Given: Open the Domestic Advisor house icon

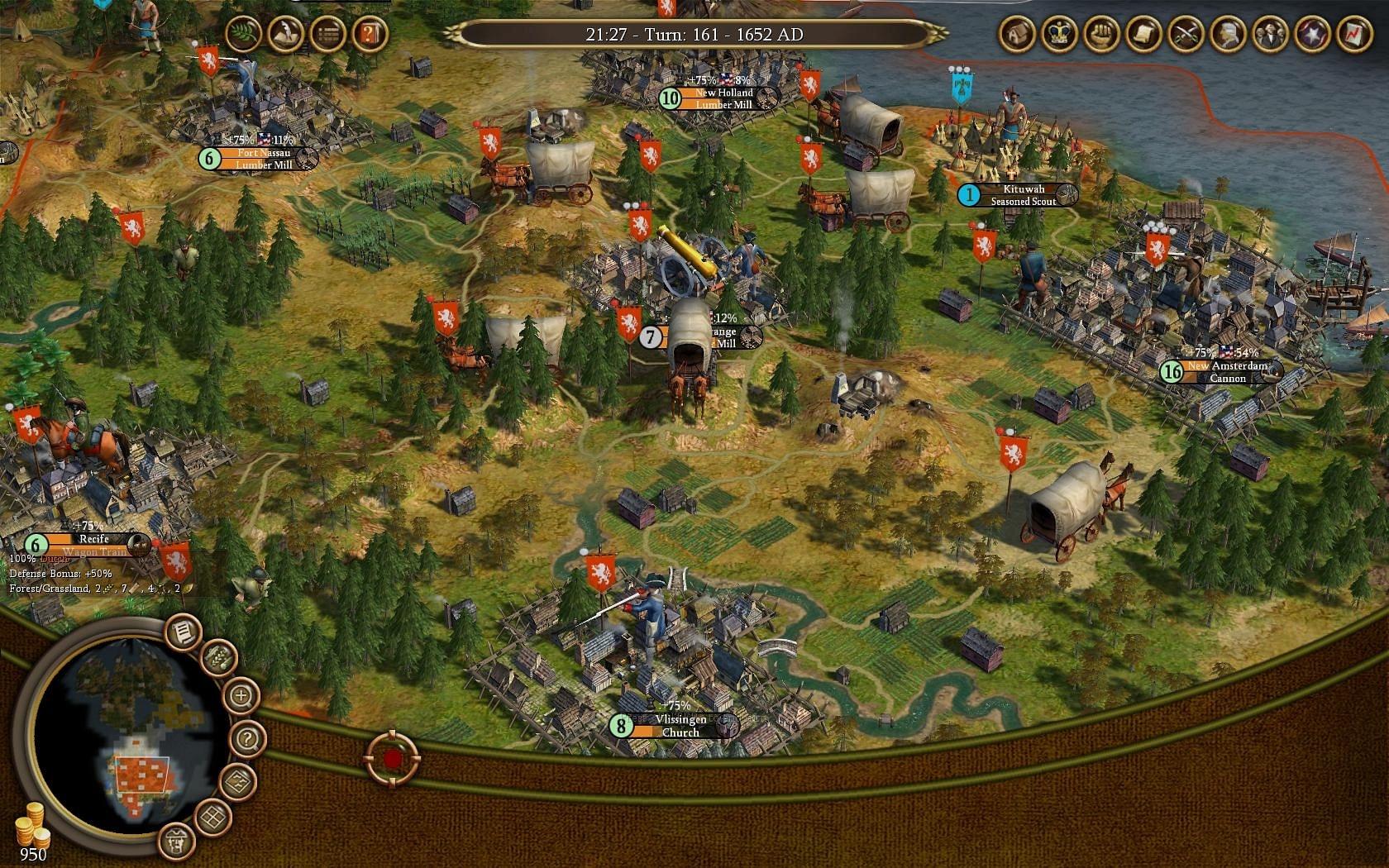Looking at the screenshot, I should click(x=1018, y=35).
